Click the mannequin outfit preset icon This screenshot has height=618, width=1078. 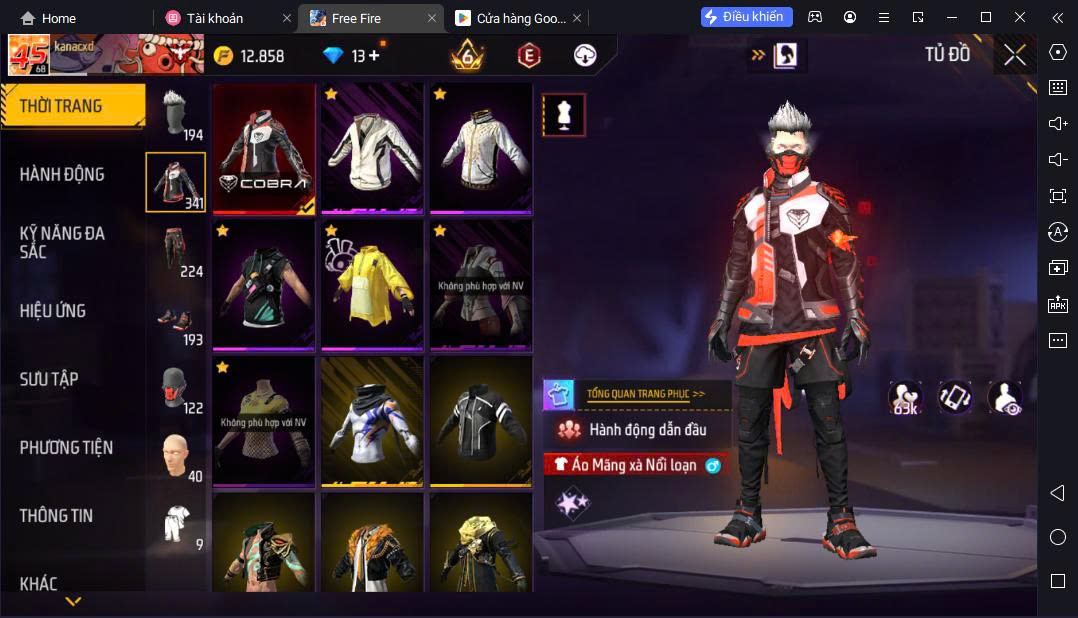point(564,115)
